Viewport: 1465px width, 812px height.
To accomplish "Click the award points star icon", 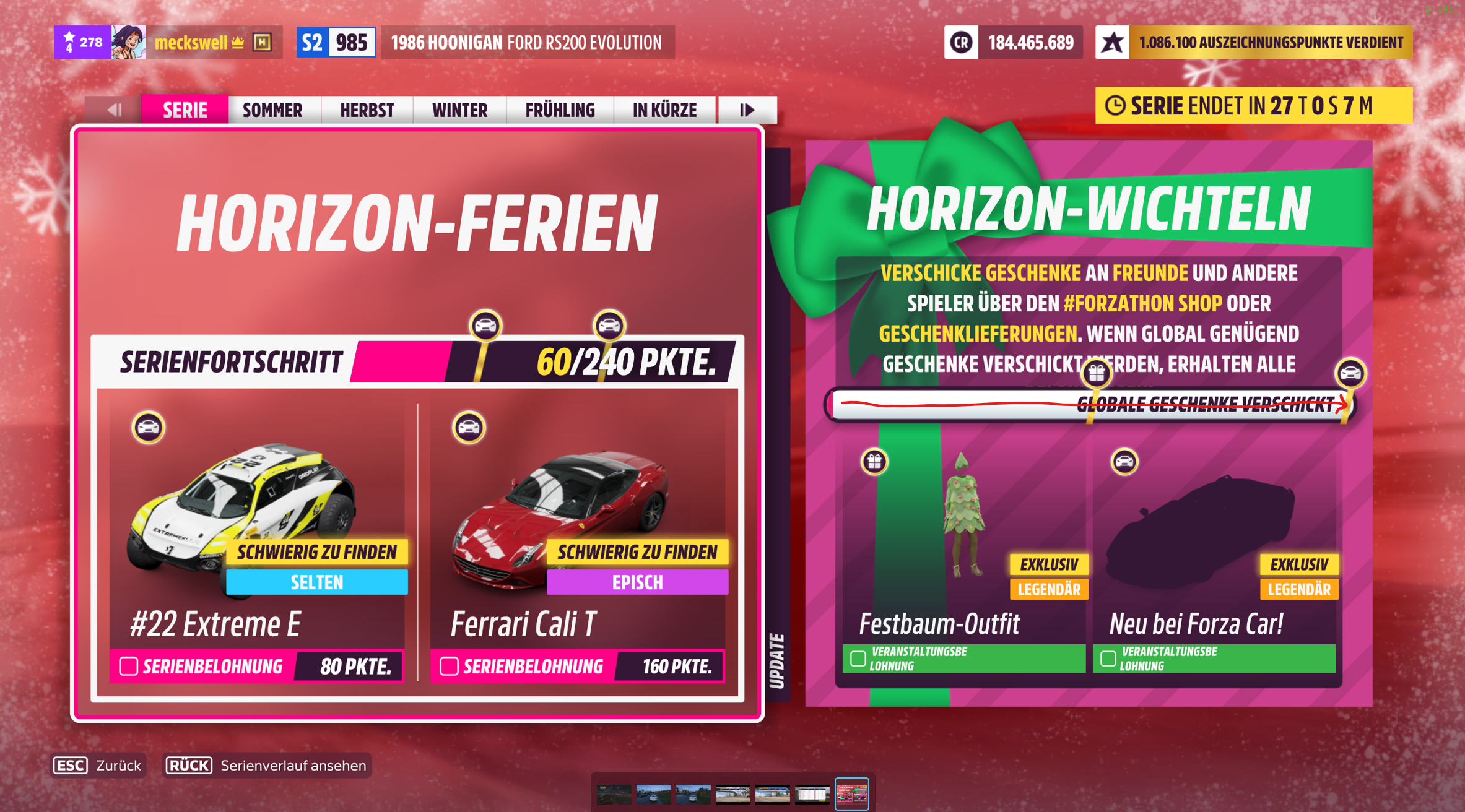I will point(1113,42).
